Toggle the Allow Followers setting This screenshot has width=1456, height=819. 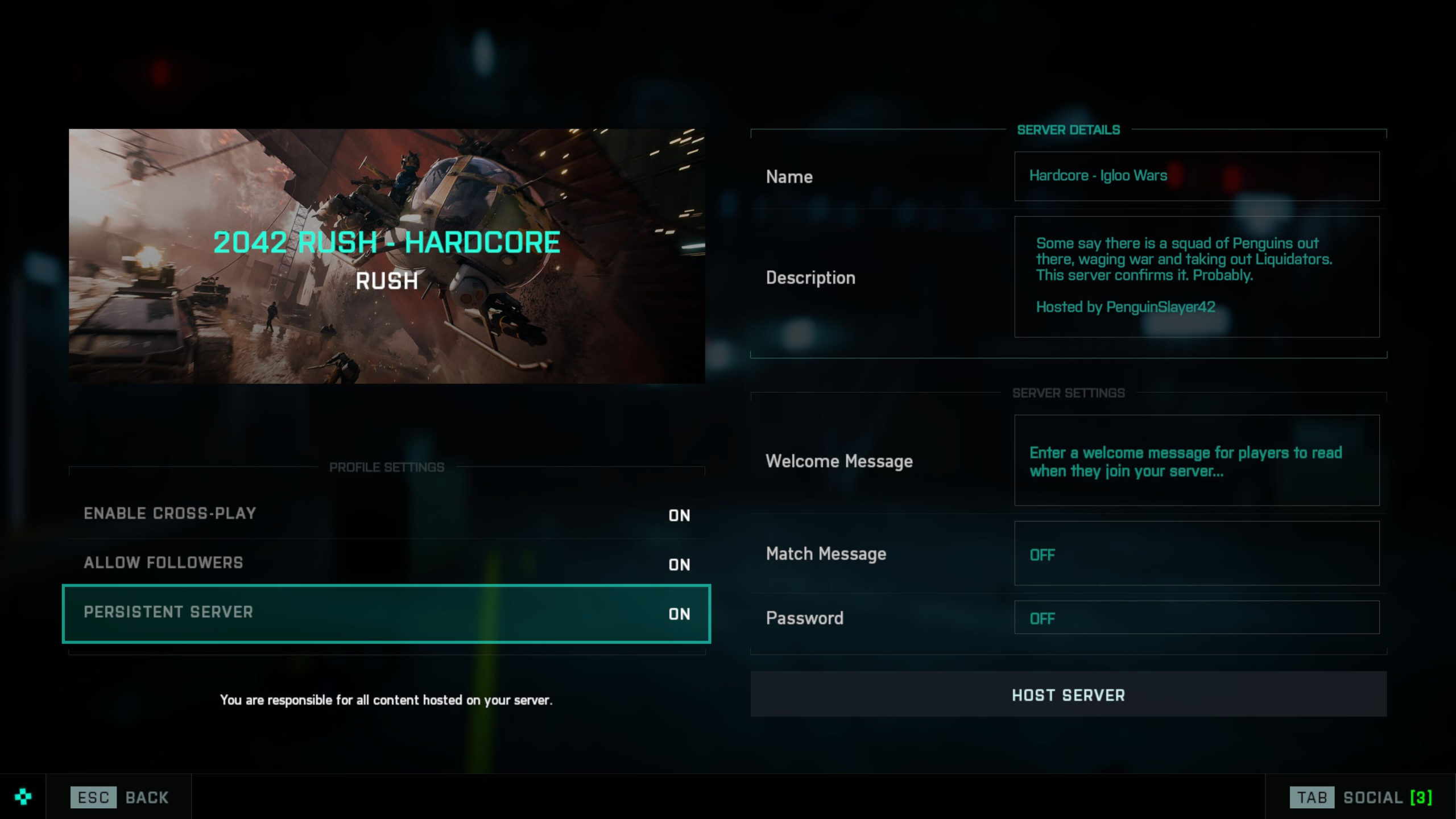387,564
